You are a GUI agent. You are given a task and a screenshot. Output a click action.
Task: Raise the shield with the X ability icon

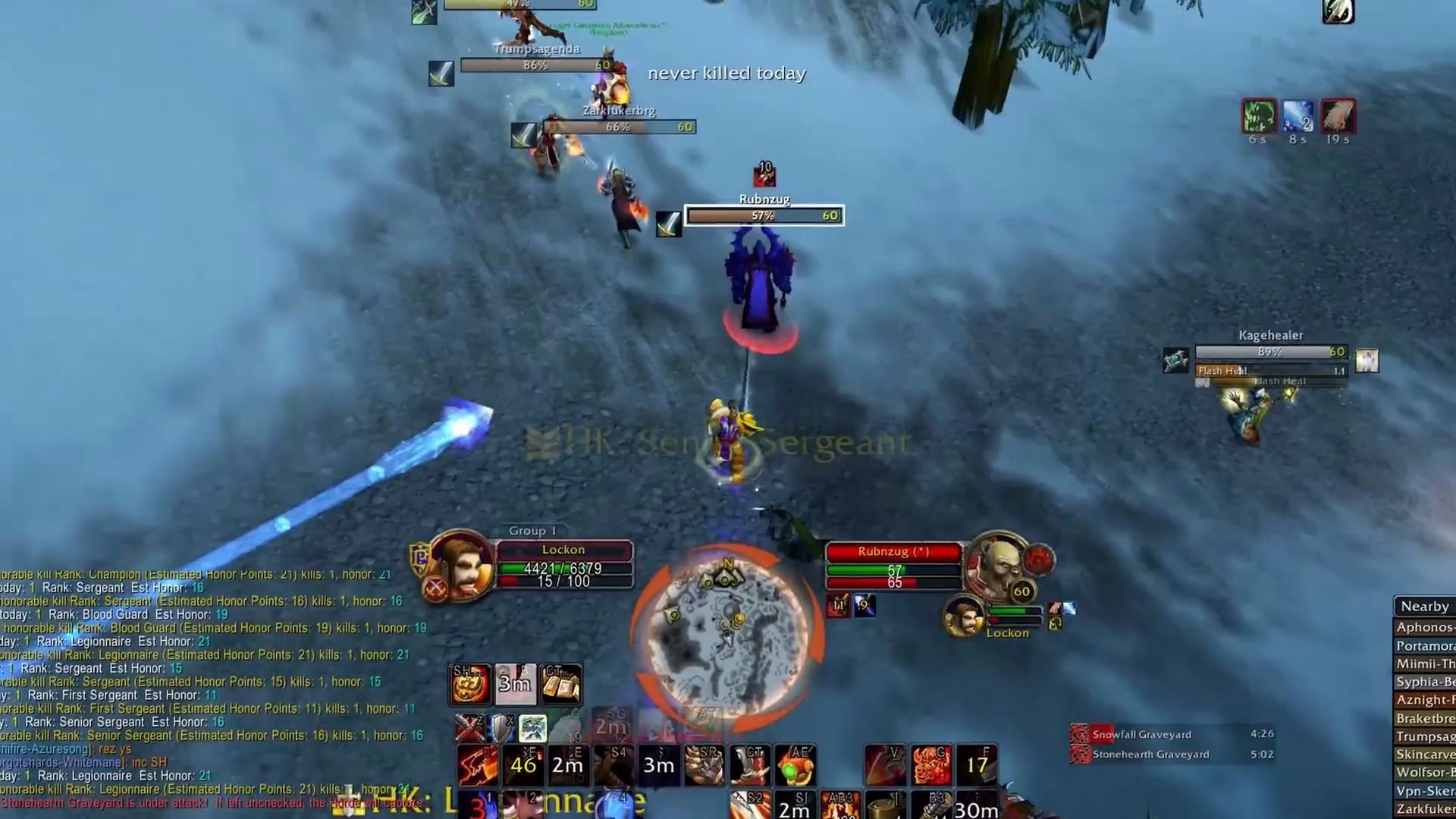tap(501, 727)
